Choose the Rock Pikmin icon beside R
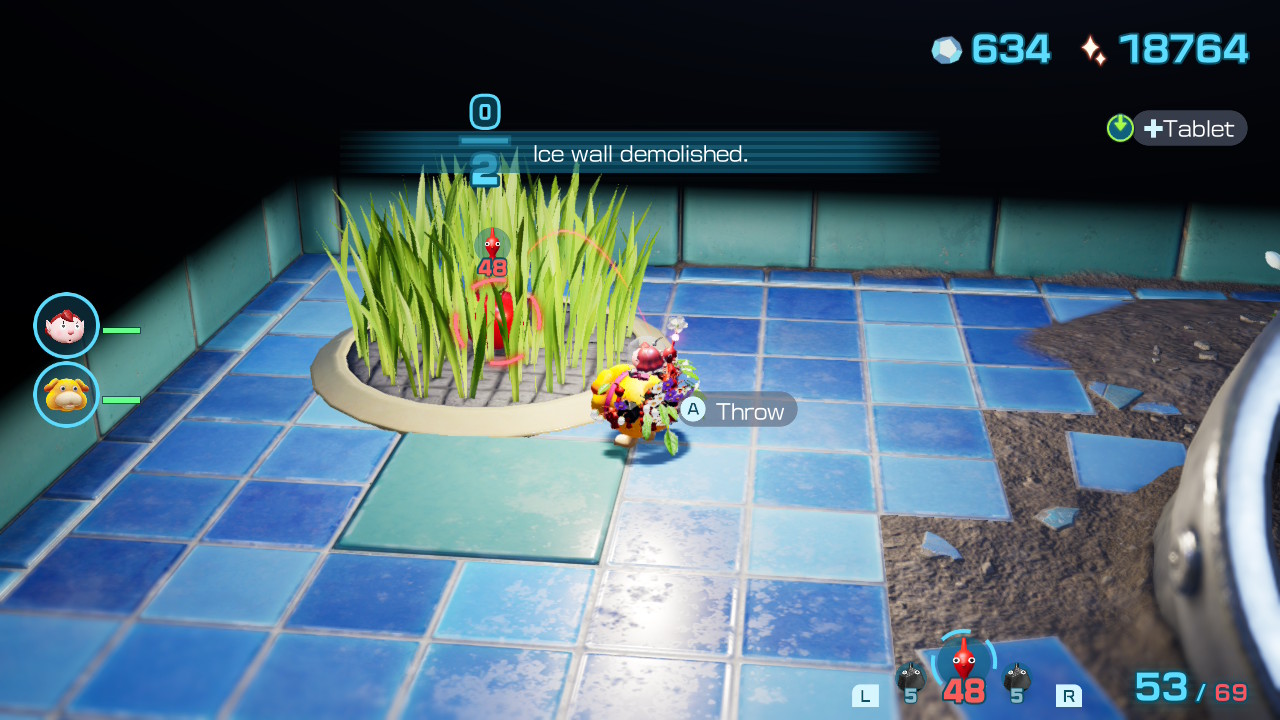 [x=1017, y=678]
